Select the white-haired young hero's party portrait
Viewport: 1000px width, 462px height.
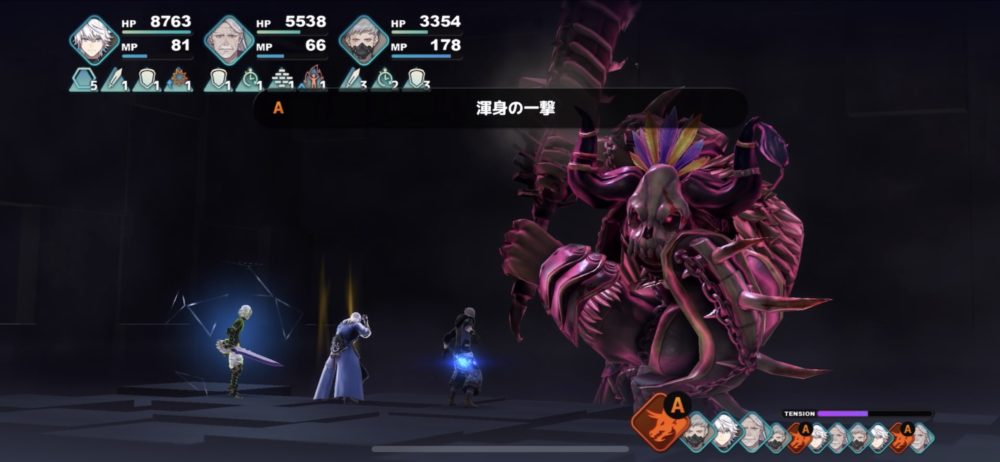(94, 40)
